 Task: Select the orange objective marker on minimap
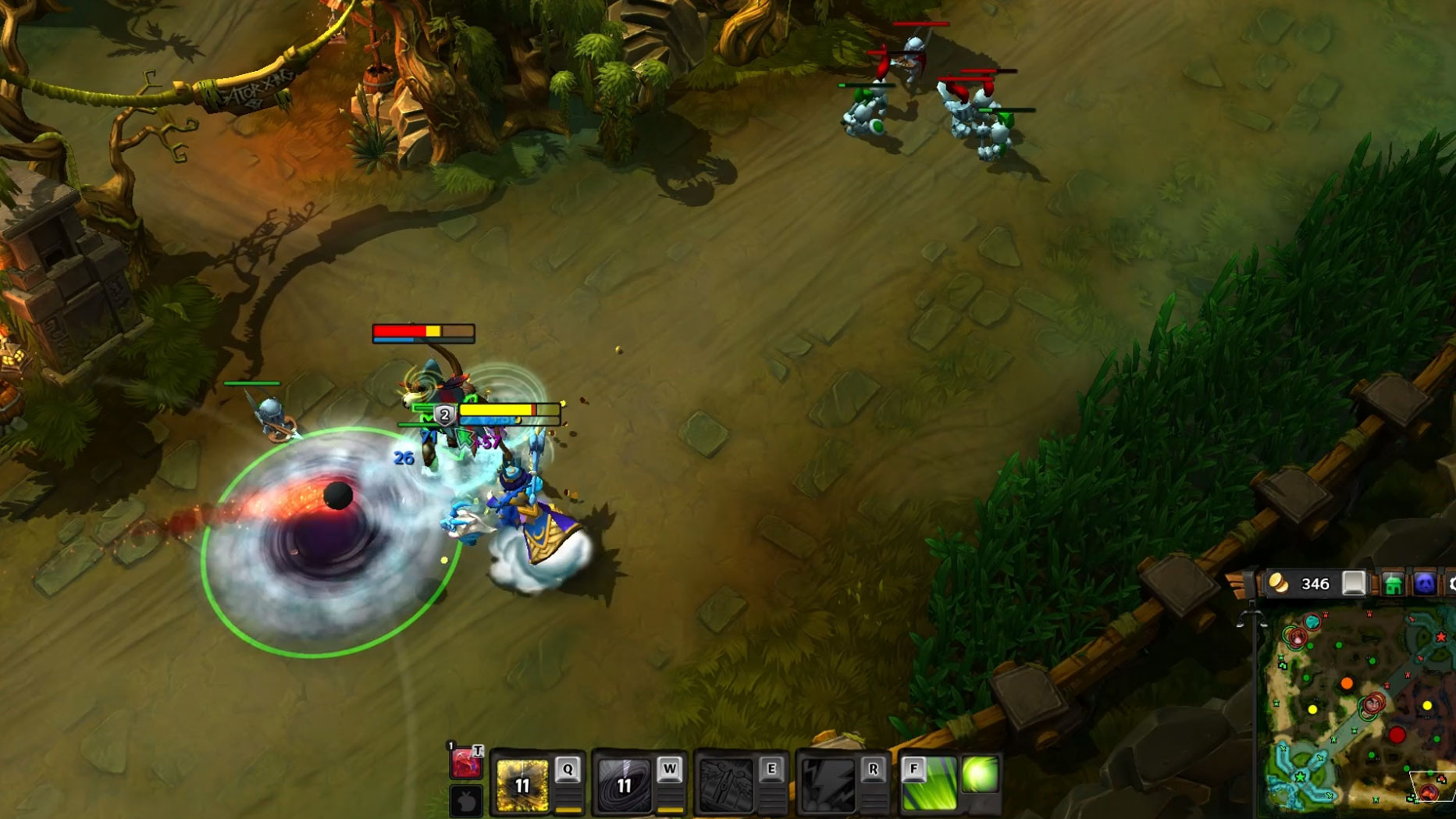pyautogui.click(x=1347, y=684)
